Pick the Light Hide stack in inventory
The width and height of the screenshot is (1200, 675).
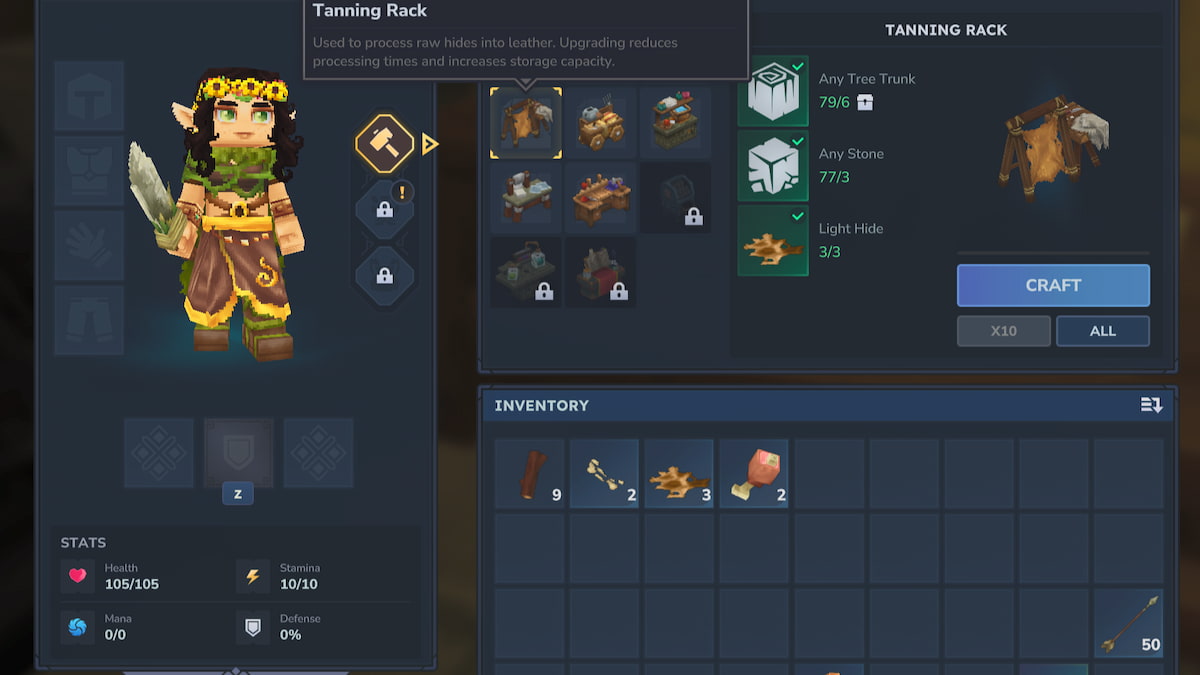(x=679, y=474)
